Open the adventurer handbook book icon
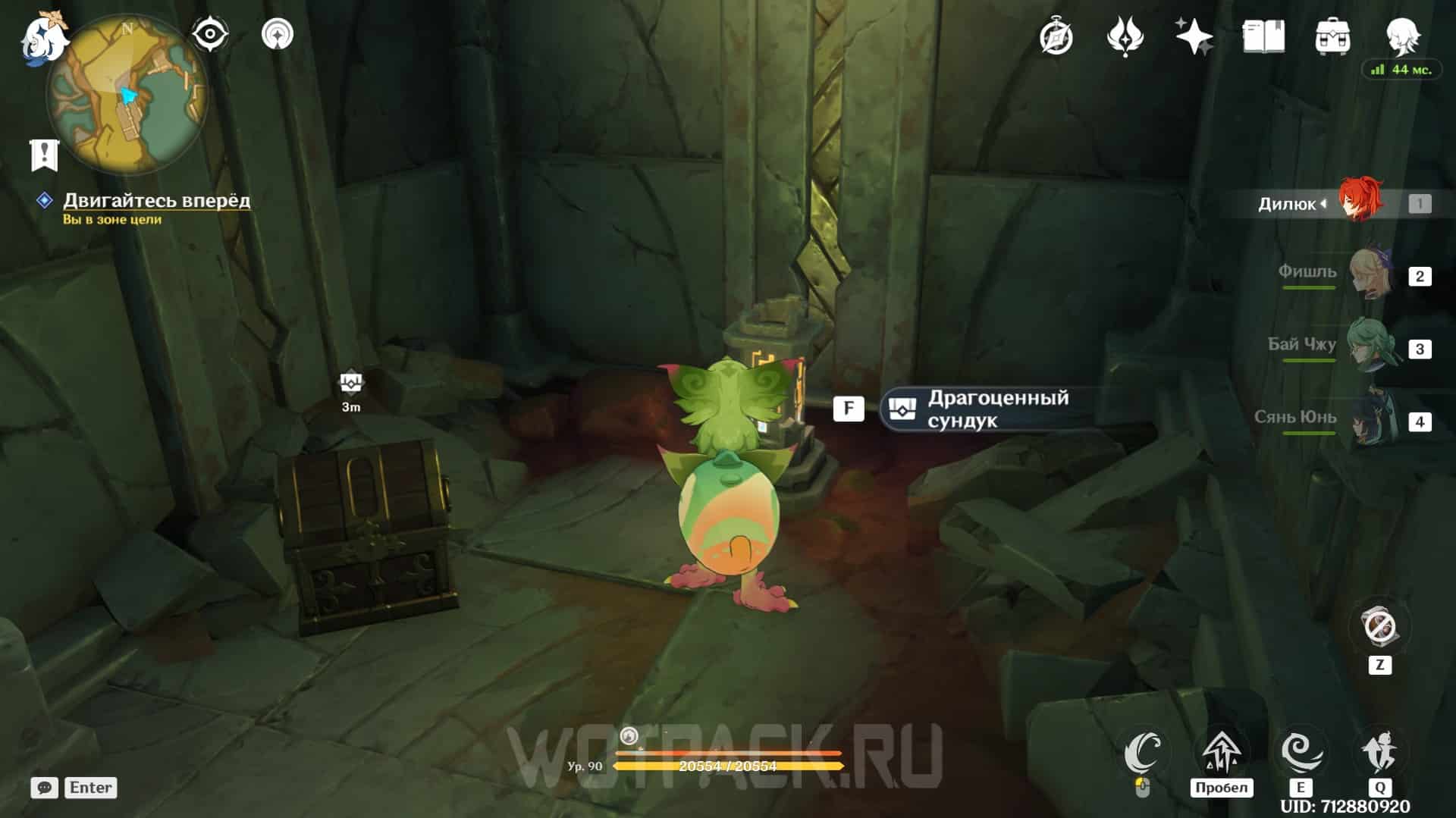Viewport: 1456px width, 818px height. coord(1263,36)
